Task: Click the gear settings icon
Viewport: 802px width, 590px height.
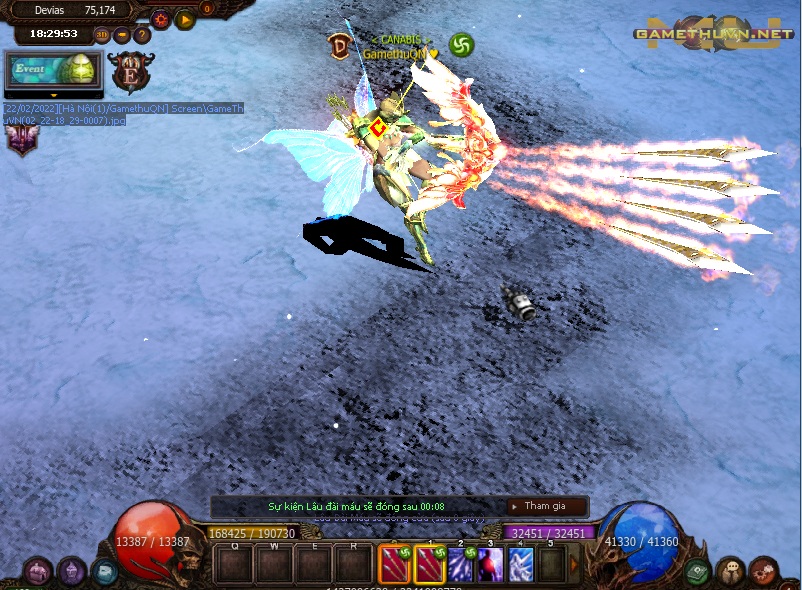Action: coord(160,19)
